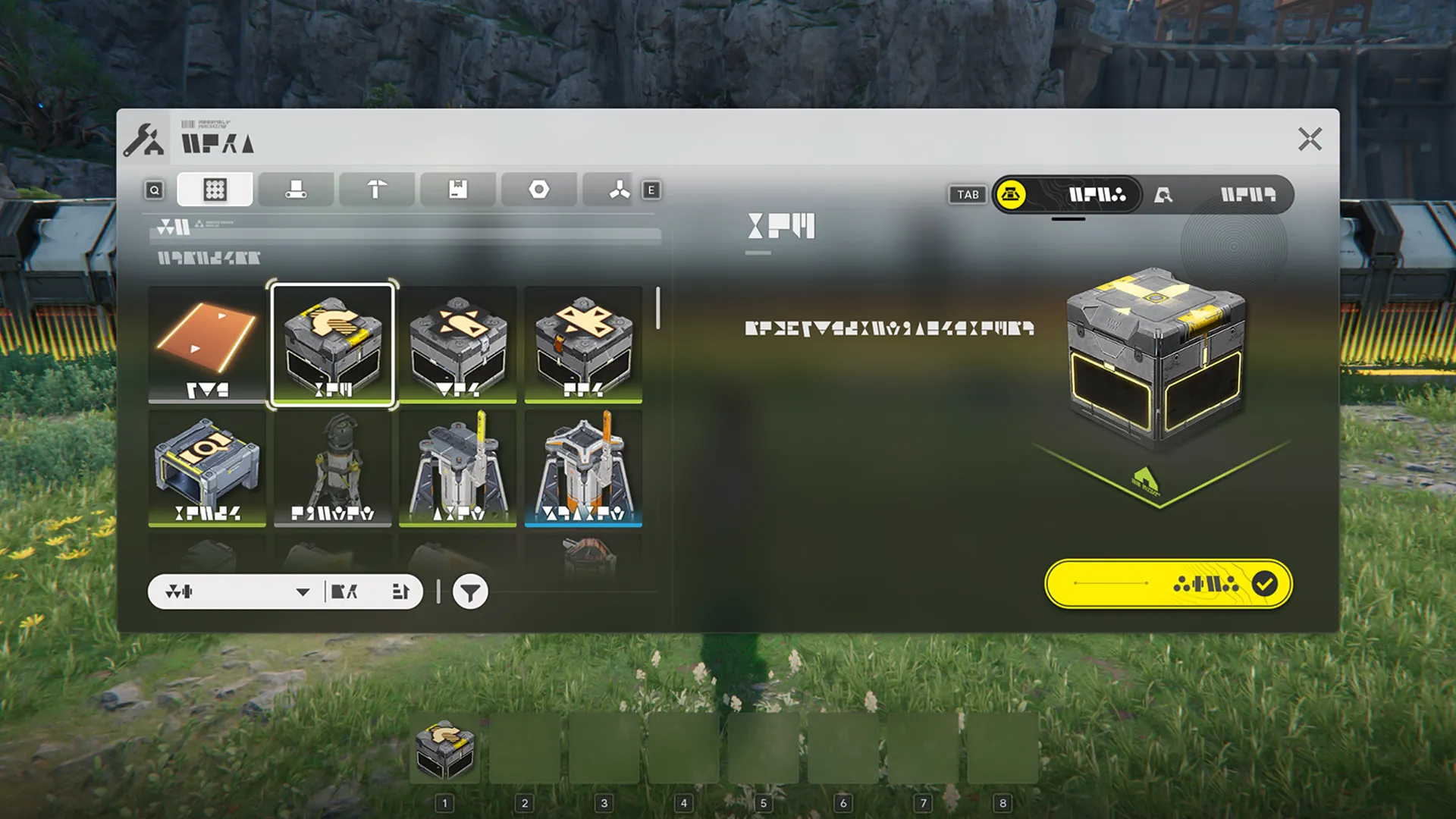Select the all-items grid category tab
This screenshot has height=819, width=1456.
click(215, 190)
